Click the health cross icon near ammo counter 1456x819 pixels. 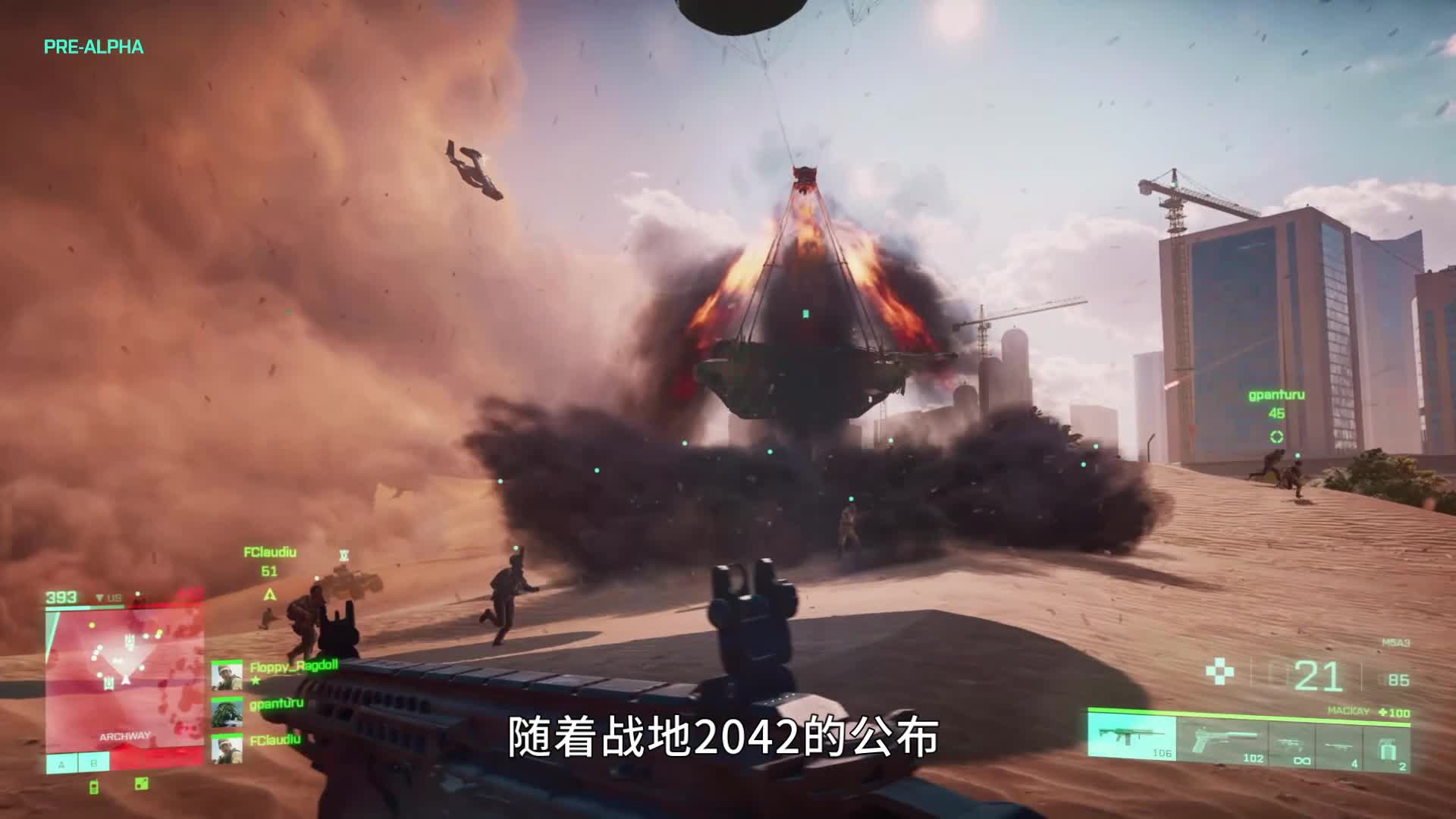(1221, 670)
